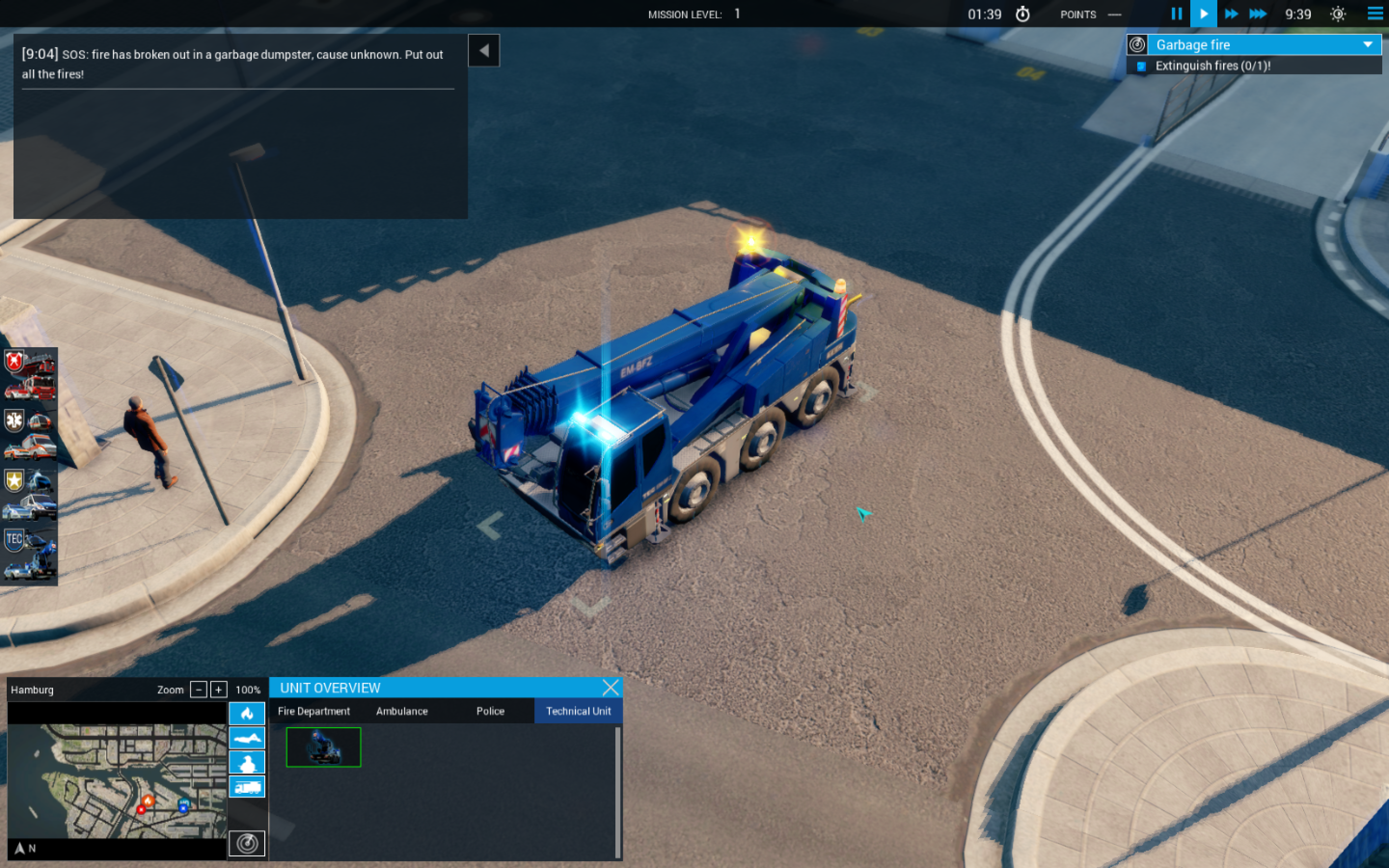Zoom out the minimap with minus button
Image resolution: width=1389 pixels, height=868 pixels.
point(199,690)
